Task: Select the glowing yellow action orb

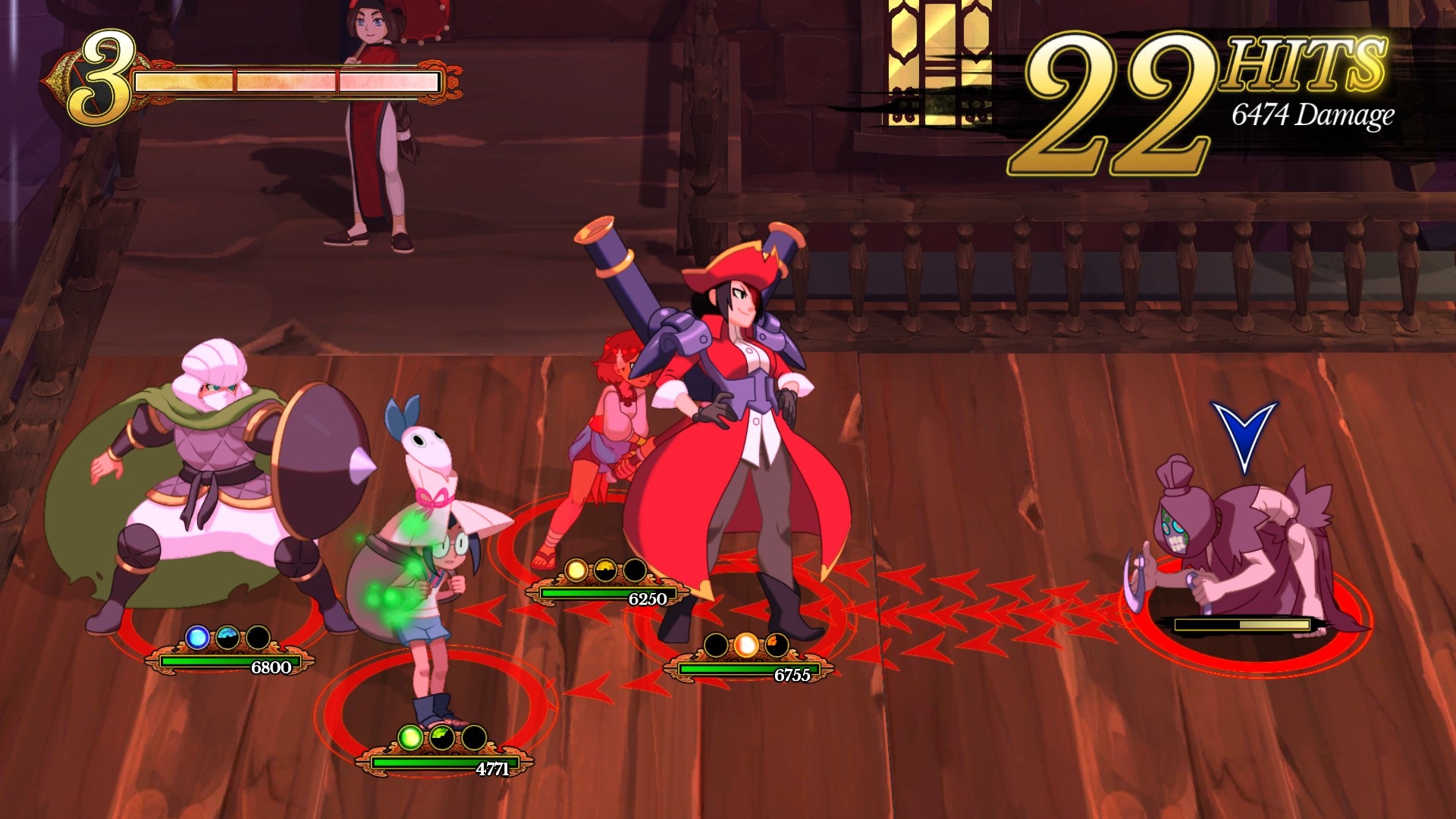Action: coord(576,570)
